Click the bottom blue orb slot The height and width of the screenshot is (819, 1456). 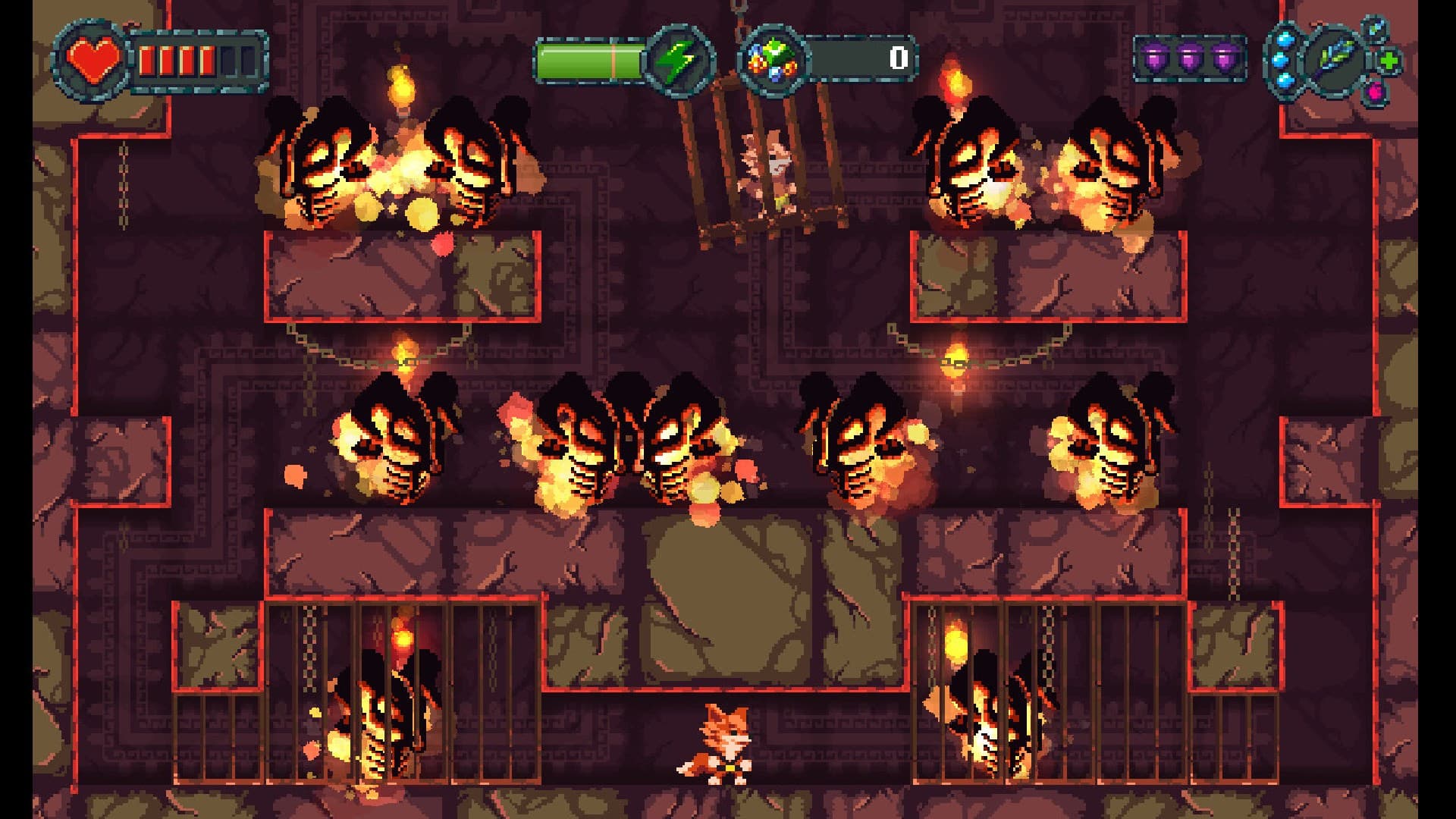(1285, 82)
